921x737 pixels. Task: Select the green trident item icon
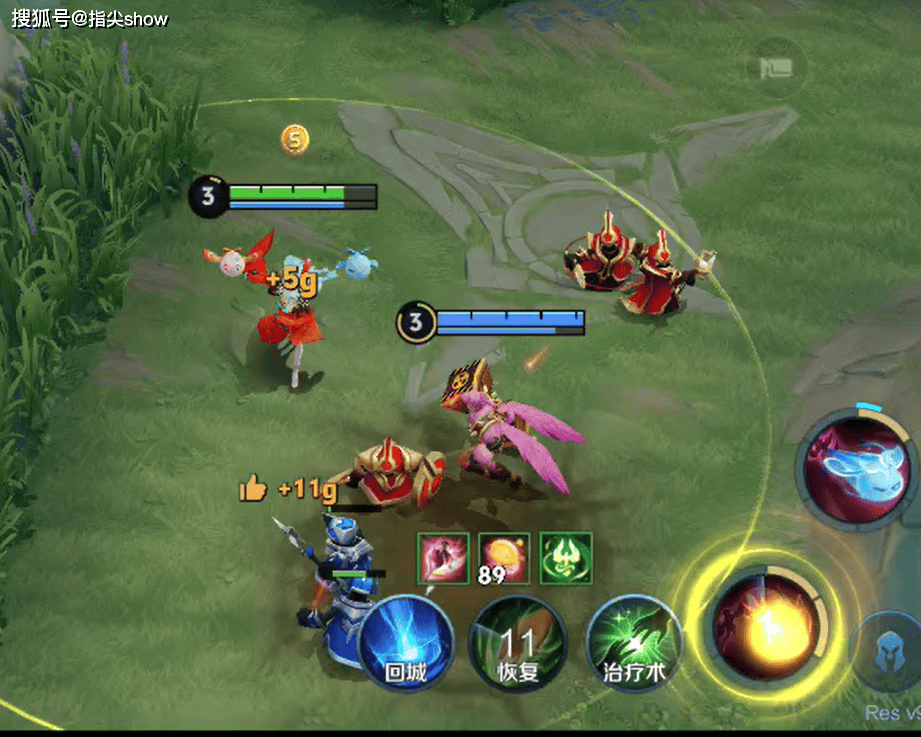(x=566, y=558)
